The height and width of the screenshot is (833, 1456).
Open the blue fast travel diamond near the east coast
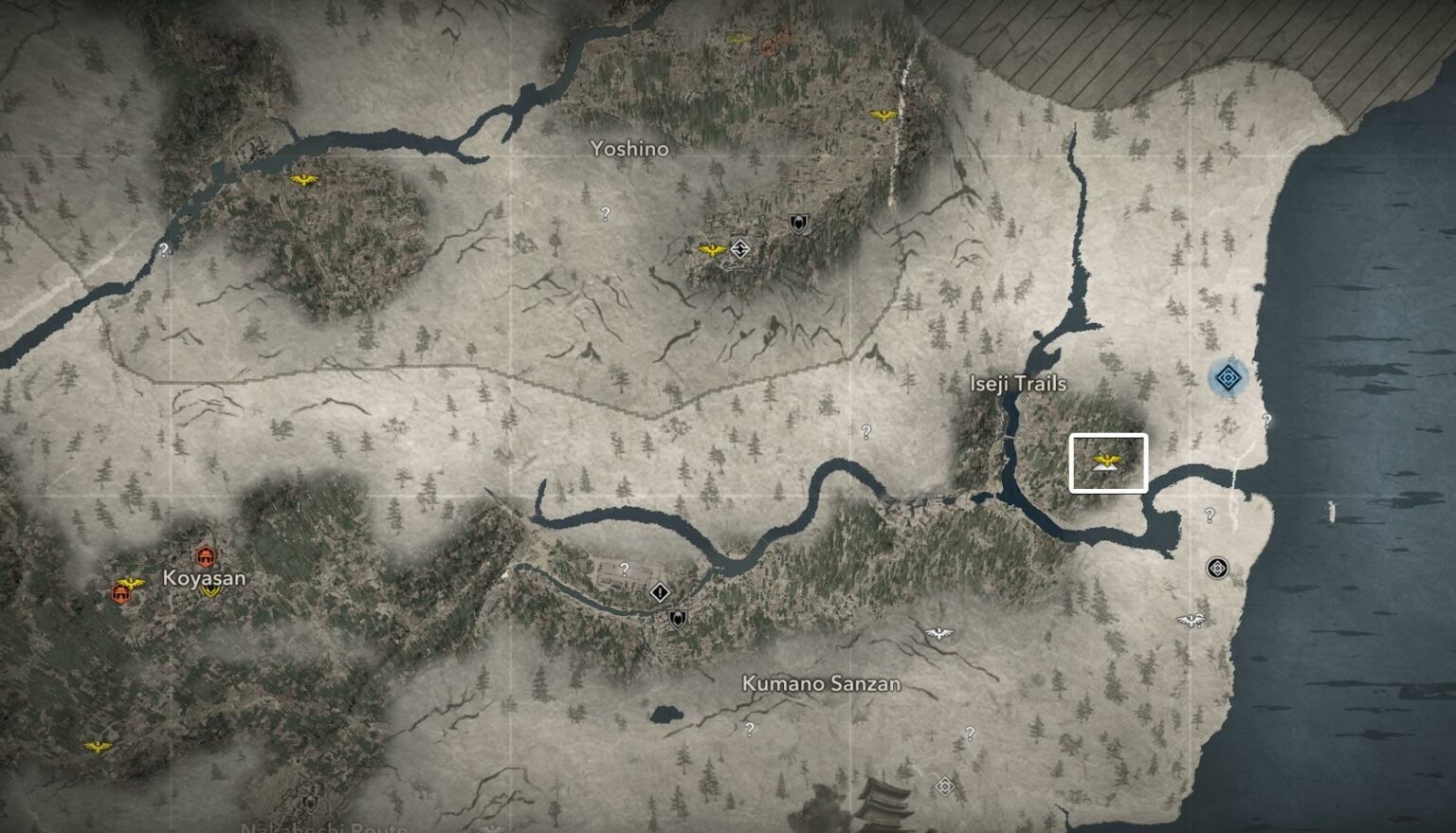point(1227,377)
